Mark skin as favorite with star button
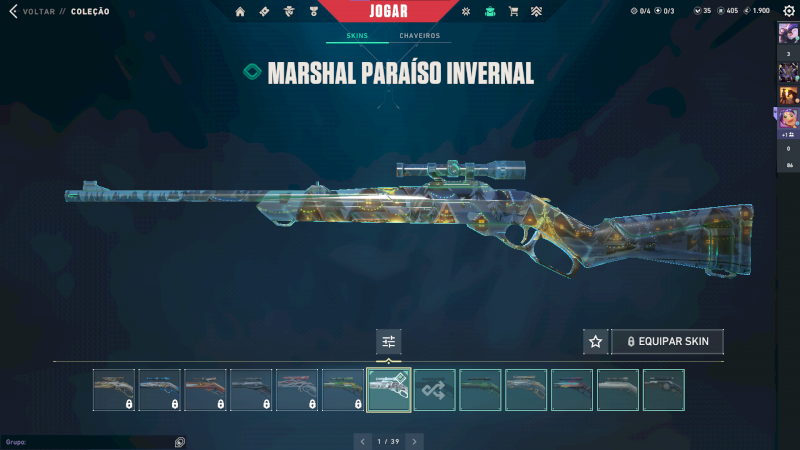The width and height of the screenshot is (800, 450). pyautogui.click(x=595, y=342)
